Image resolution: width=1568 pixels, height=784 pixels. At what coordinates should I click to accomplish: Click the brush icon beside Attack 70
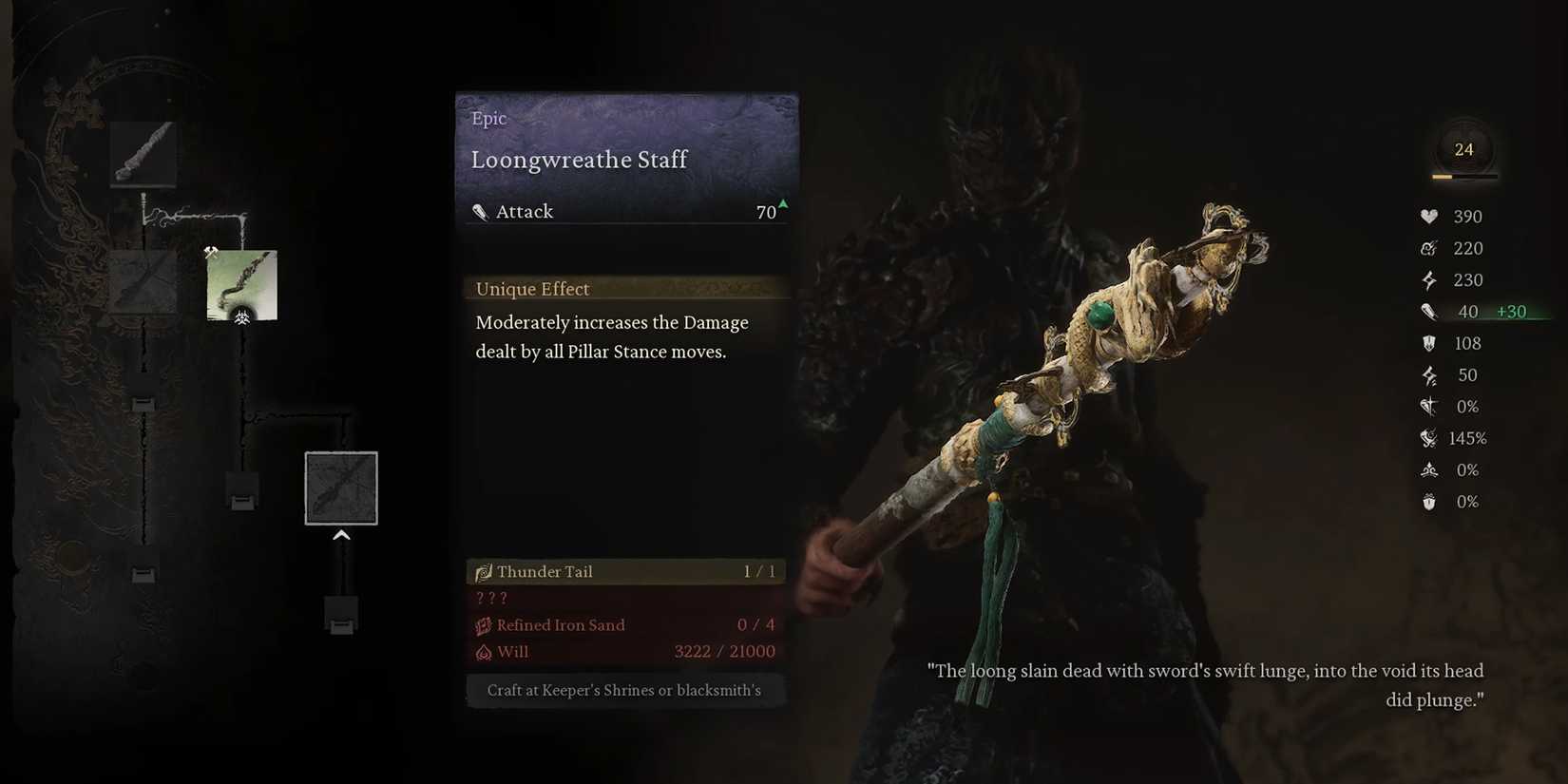pyautogui.click(x=480, y=211)
